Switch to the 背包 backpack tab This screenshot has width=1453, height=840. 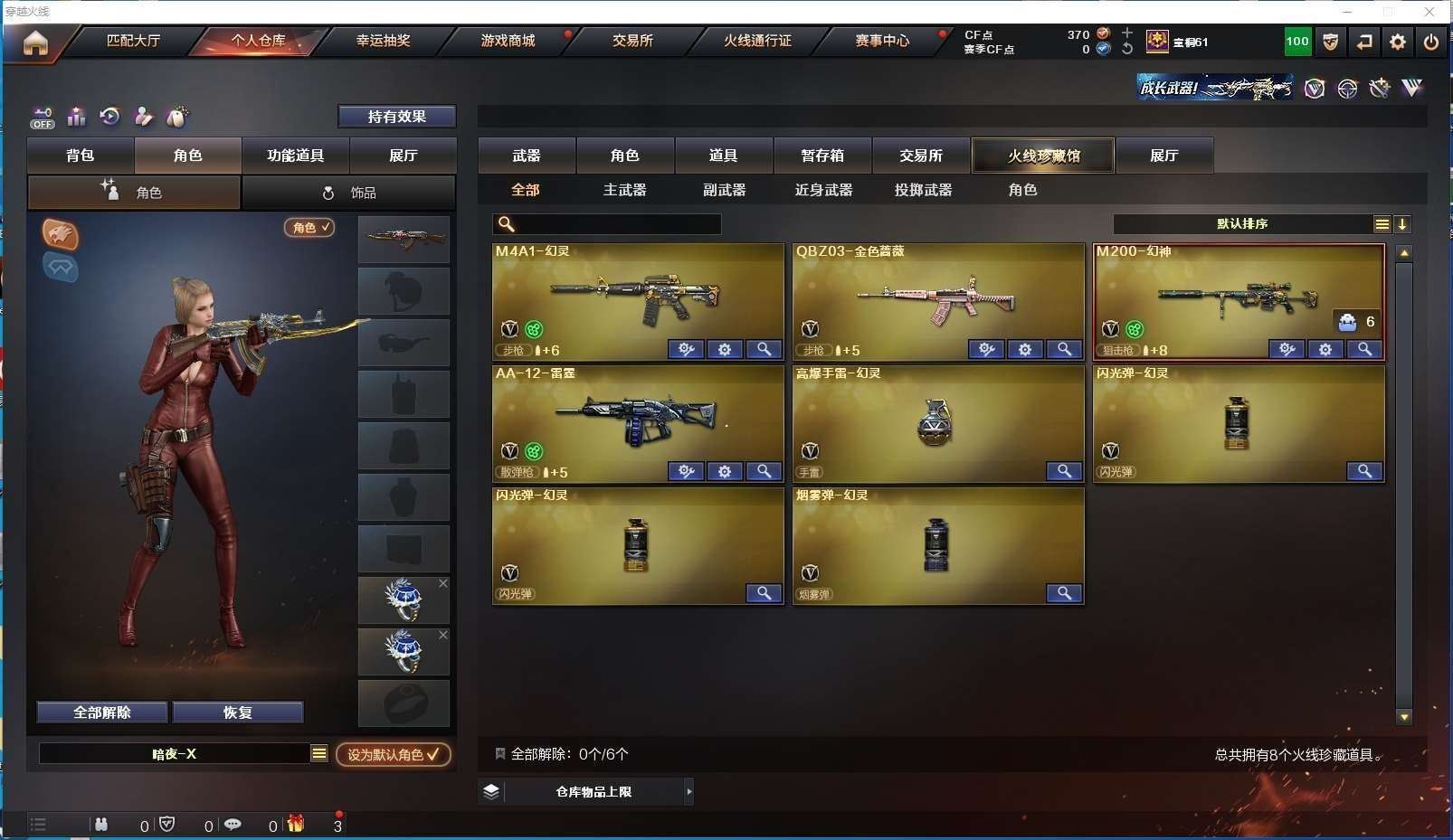coord(81,156)
